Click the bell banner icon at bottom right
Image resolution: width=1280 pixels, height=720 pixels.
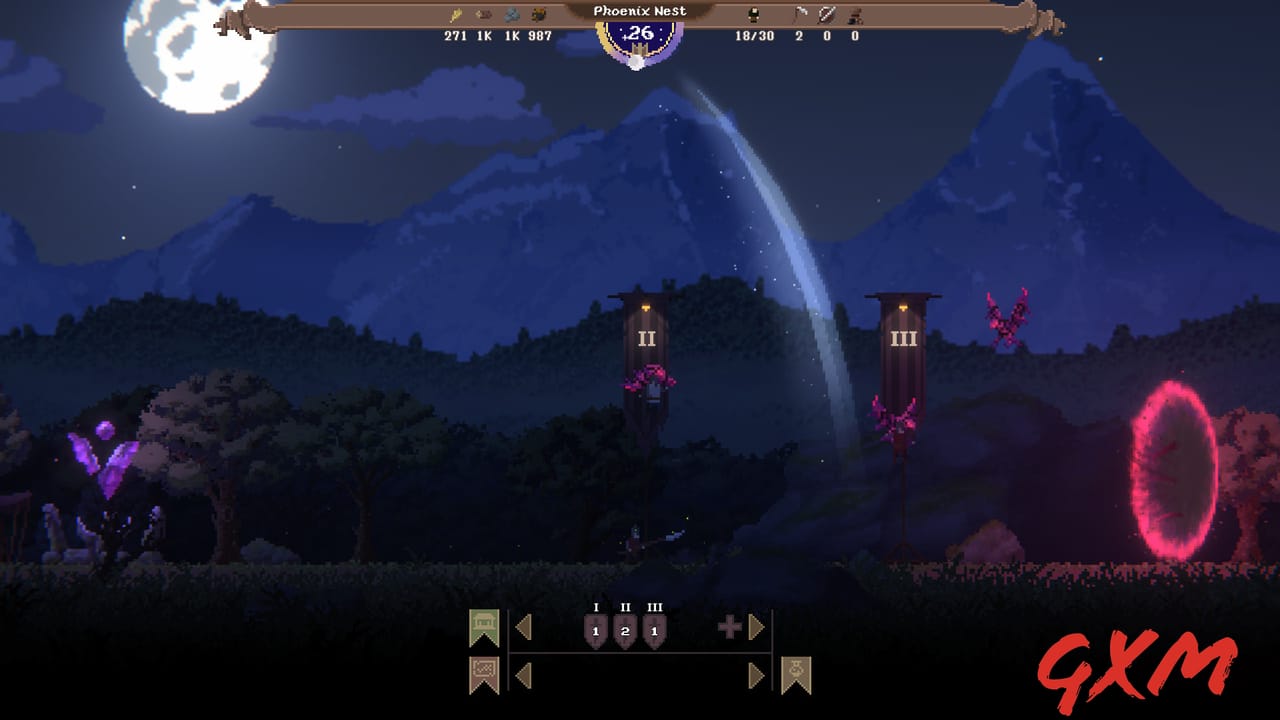[x=796, y=673]
